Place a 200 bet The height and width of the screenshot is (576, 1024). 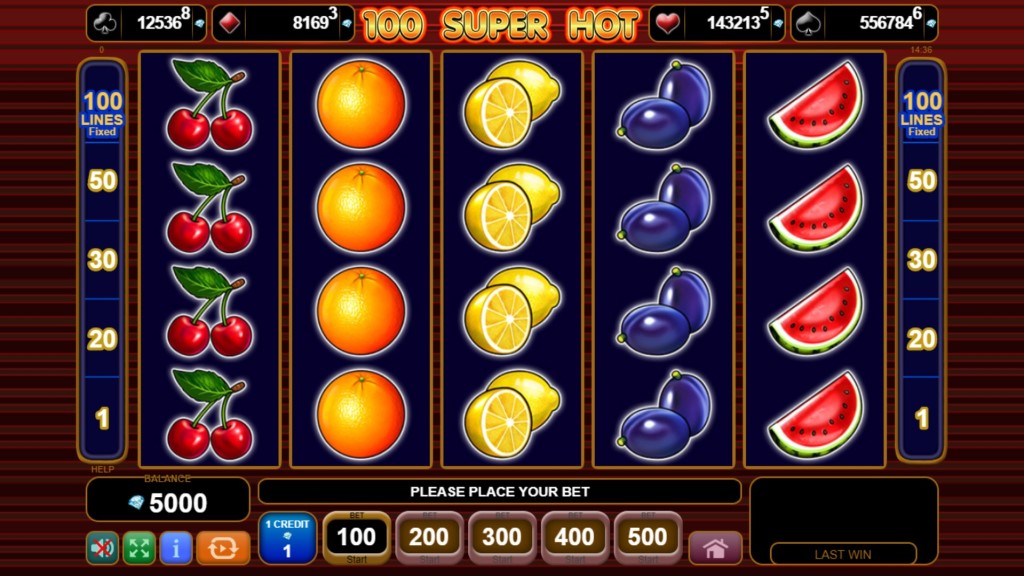429,539
